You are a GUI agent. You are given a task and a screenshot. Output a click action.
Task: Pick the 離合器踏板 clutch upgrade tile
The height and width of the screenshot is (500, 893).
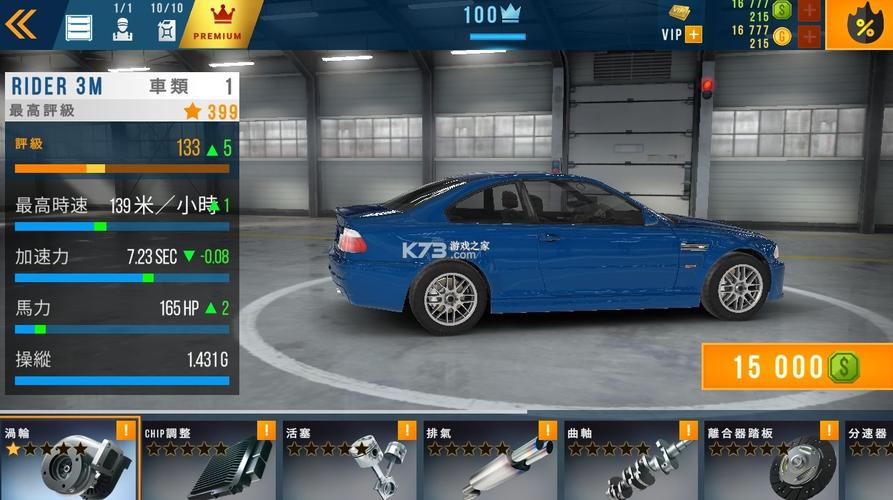(x=771, y=459)
